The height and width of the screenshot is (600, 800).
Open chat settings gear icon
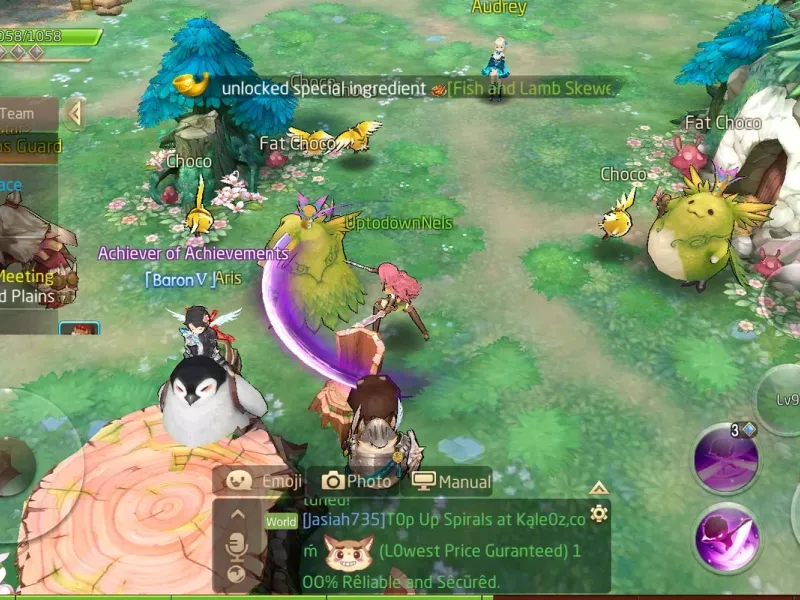pos(598,514)
